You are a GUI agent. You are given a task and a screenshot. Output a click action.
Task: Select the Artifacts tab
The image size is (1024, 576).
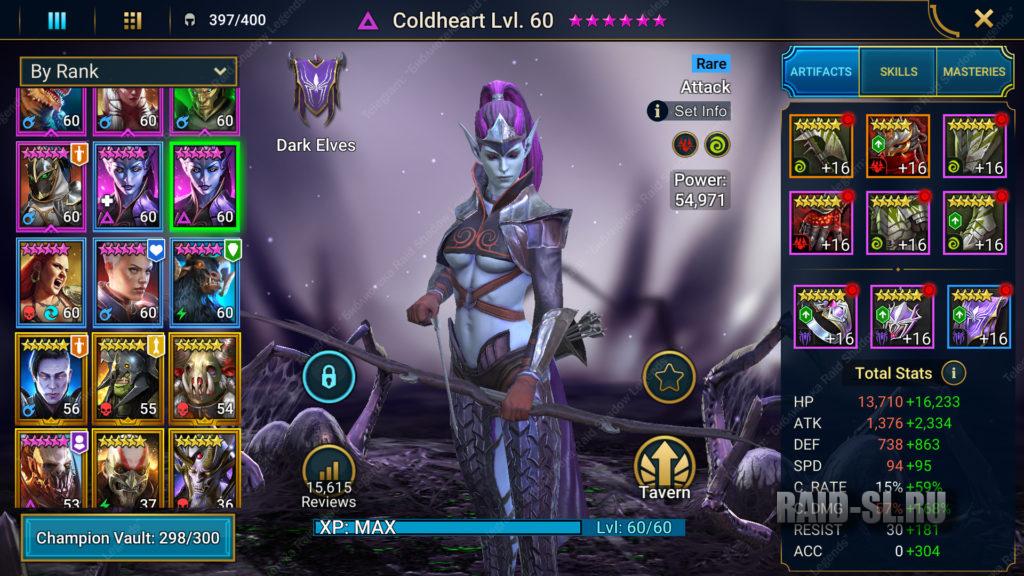tap(820, 72)
